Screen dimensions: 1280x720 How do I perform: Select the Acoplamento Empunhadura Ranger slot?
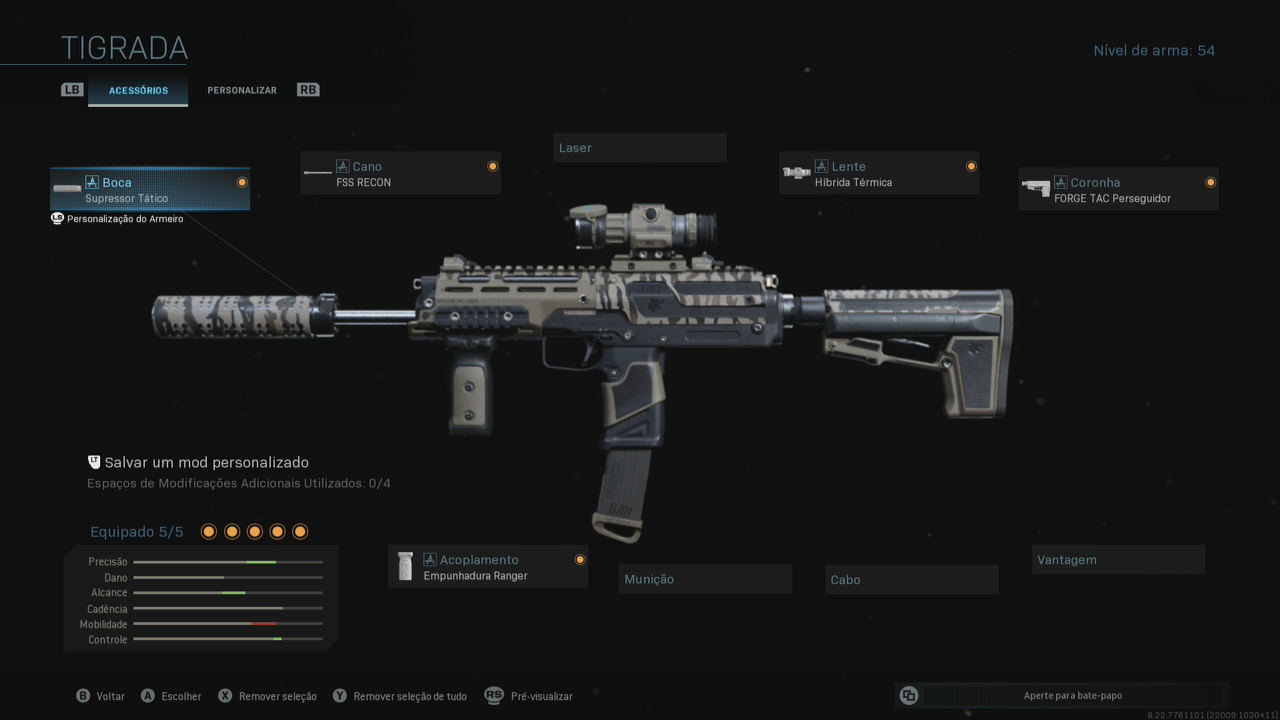click(487, 567)
